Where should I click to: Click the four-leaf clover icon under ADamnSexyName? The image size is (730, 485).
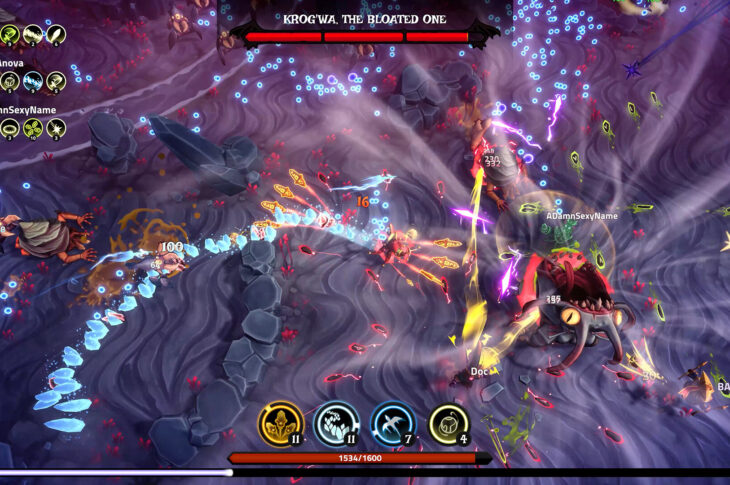coord(33,128)
